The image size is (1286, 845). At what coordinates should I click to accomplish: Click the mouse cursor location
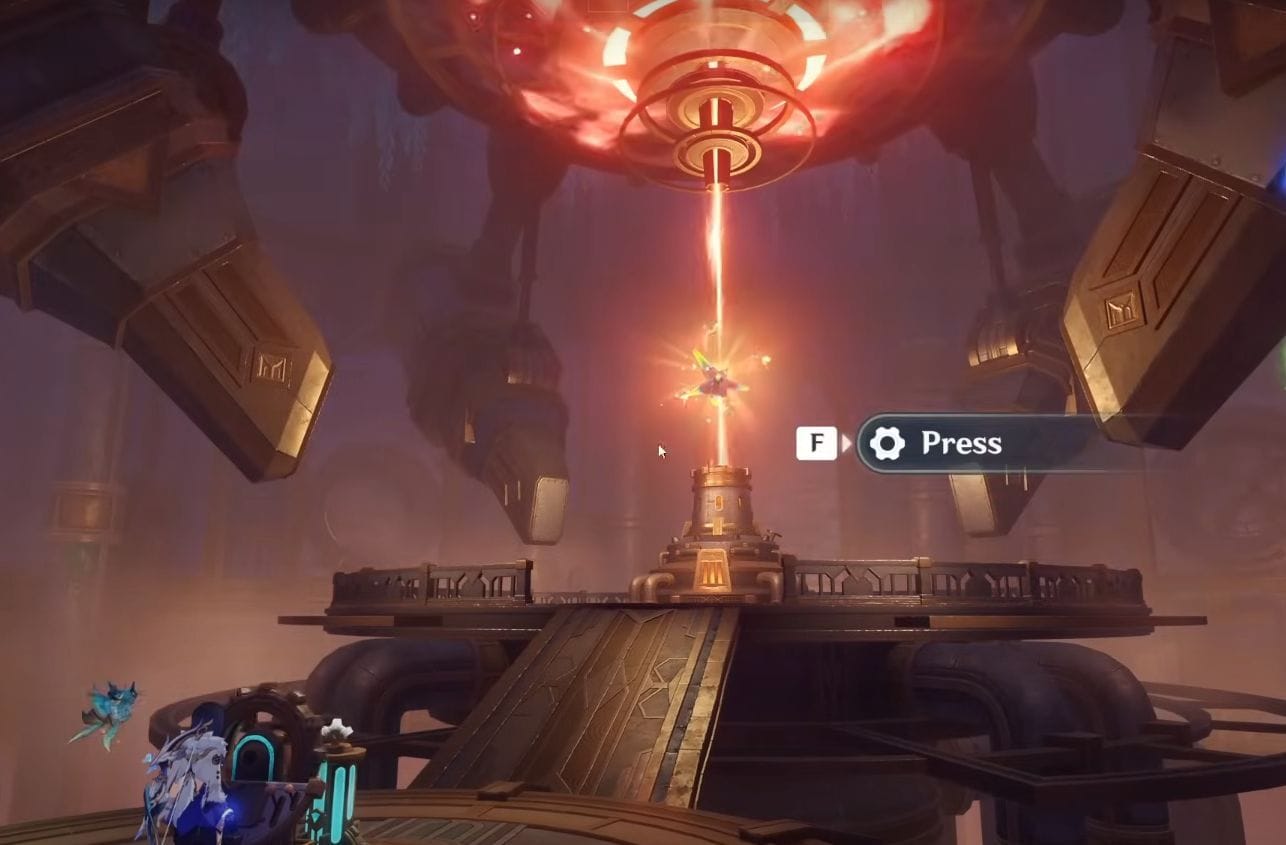[x=660, y=451]
